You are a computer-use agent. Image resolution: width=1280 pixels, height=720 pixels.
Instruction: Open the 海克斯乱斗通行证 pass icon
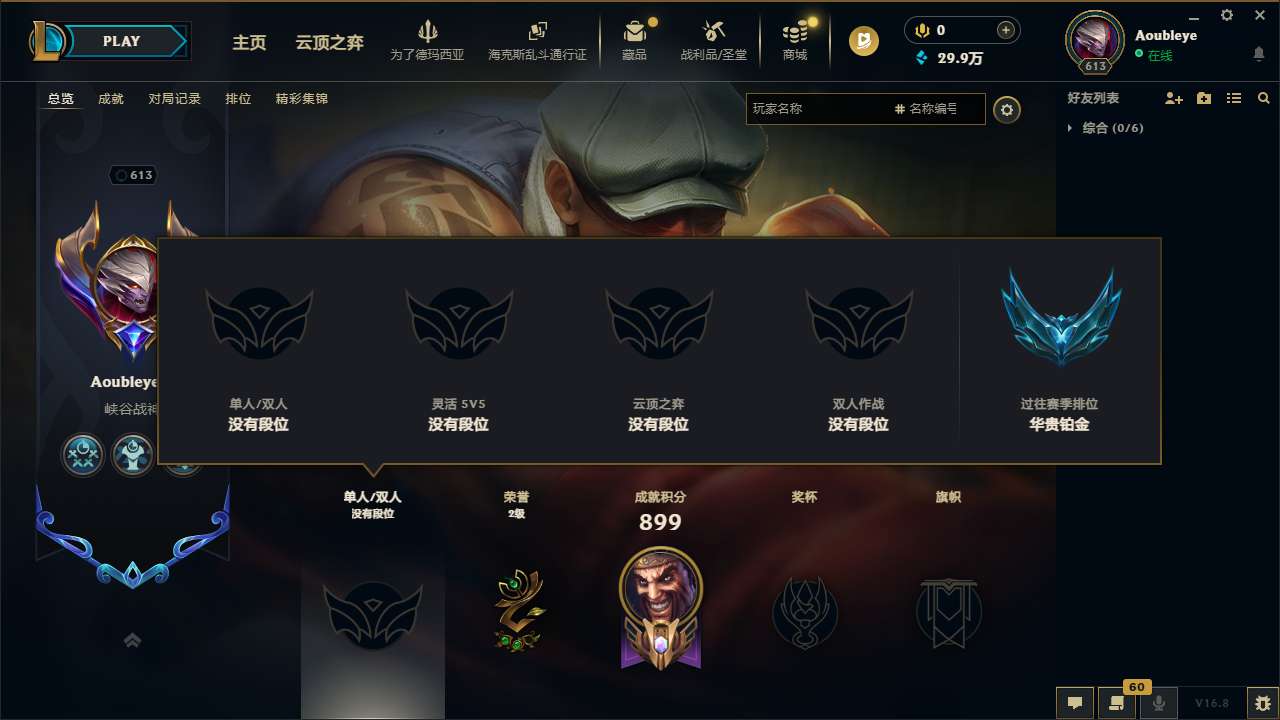[x=537, y=40]
